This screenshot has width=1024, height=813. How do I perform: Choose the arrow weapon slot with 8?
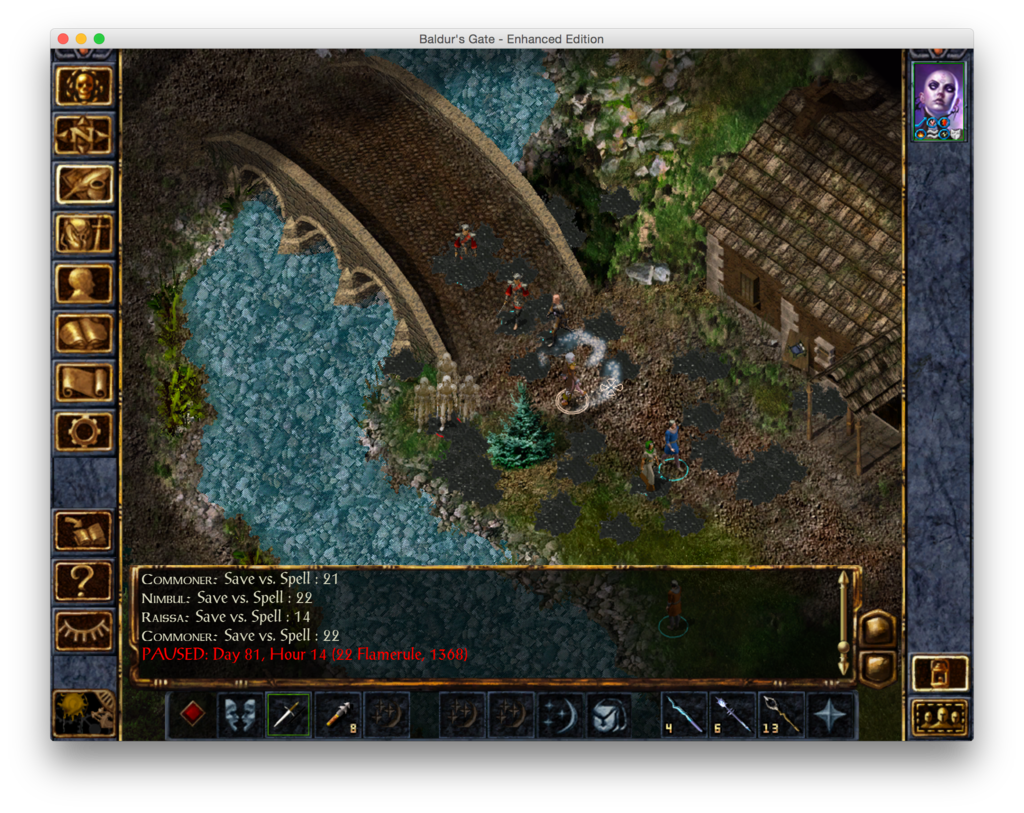click(x=337, y=715)
